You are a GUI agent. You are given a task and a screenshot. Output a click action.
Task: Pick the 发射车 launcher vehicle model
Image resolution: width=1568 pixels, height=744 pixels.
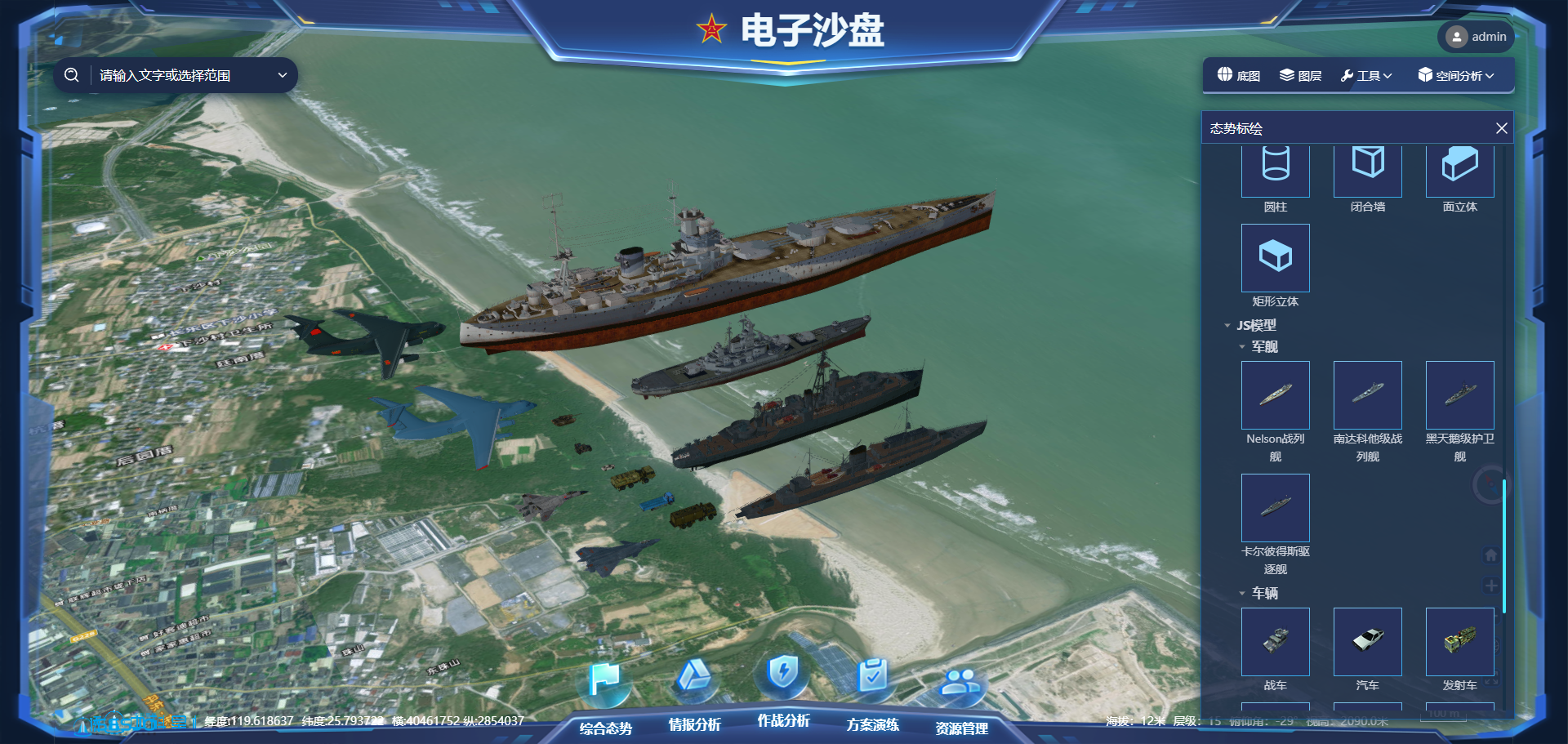(x=1459, y=642)
